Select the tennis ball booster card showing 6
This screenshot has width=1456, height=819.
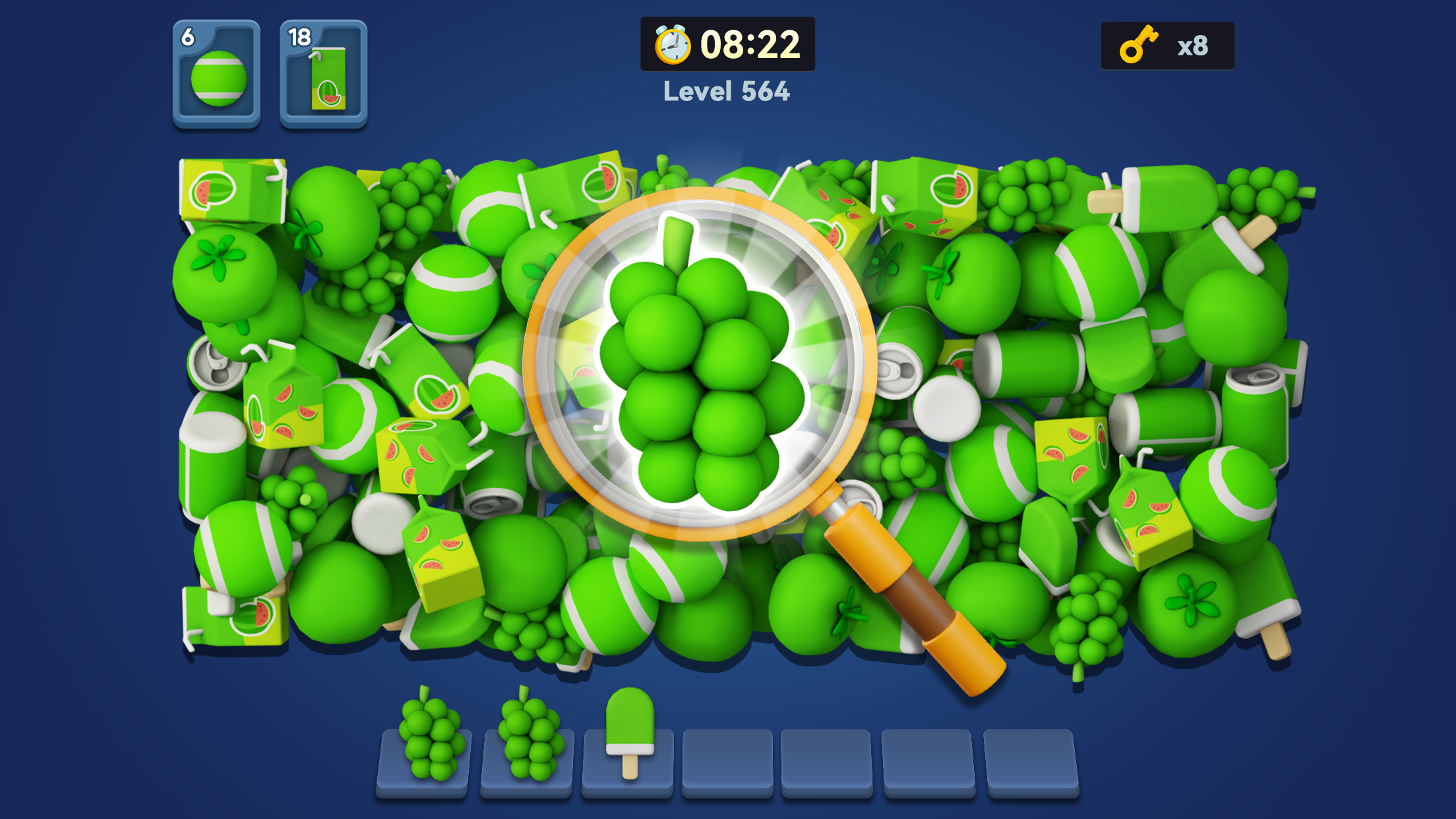pyautogui.click(x=216, y=74)
